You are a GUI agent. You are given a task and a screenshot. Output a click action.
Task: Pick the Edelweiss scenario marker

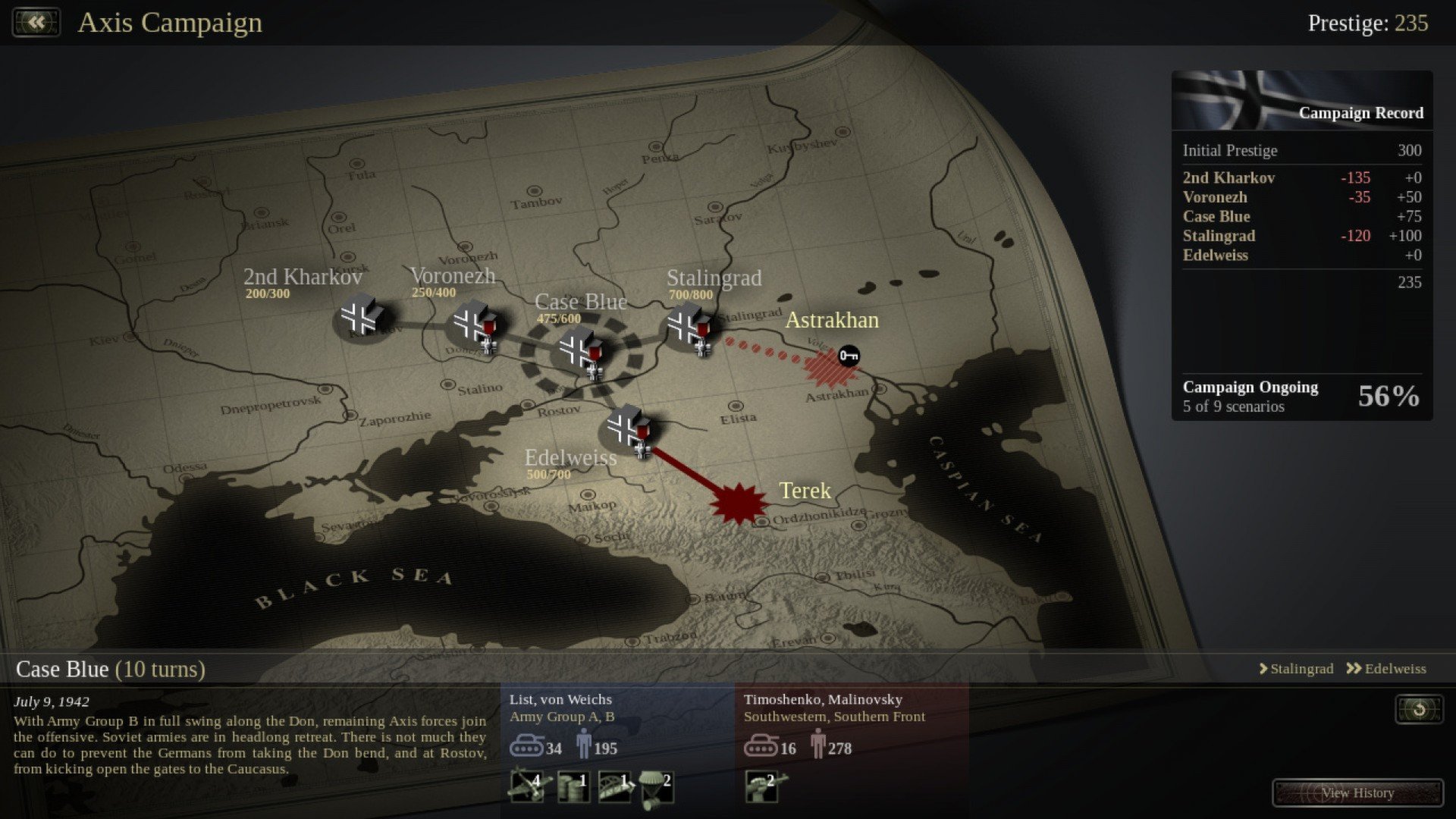[x=627, y=428]
